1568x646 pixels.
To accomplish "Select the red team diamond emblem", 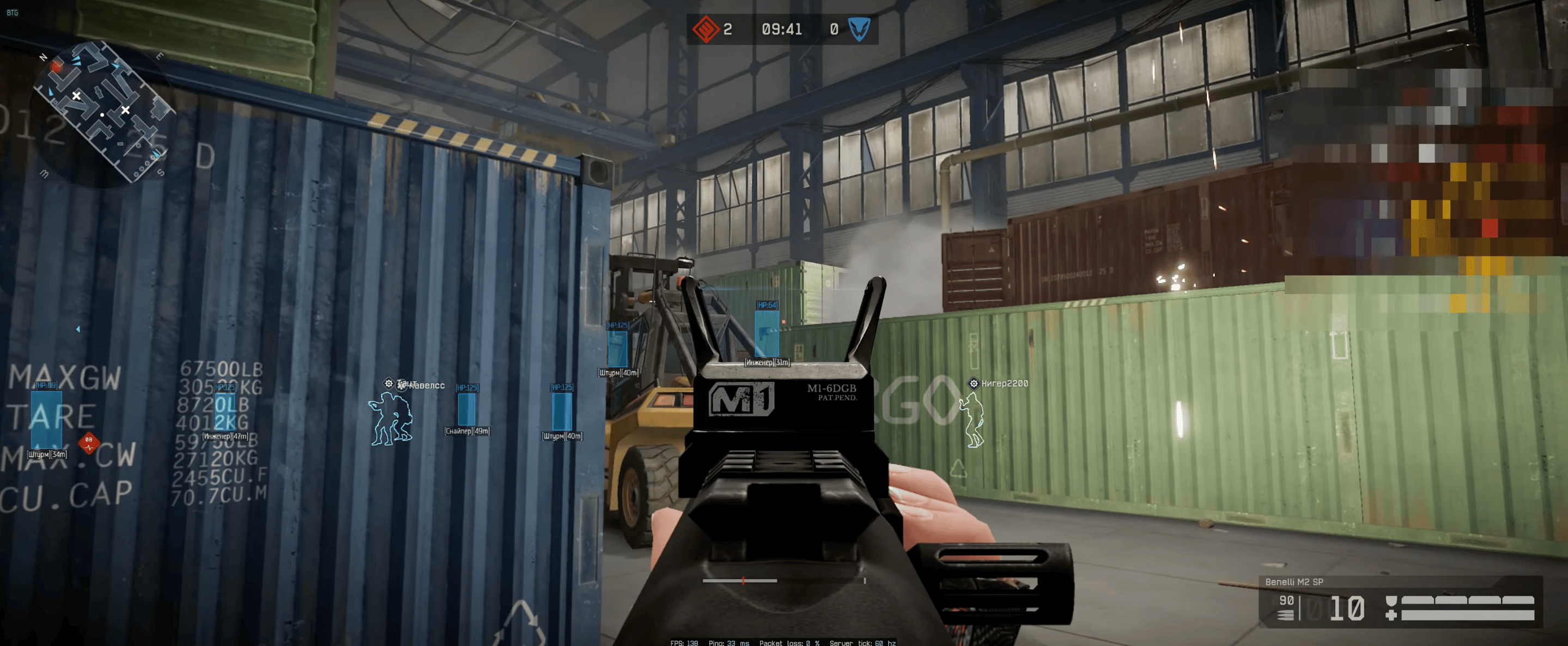I will point(705,28).
